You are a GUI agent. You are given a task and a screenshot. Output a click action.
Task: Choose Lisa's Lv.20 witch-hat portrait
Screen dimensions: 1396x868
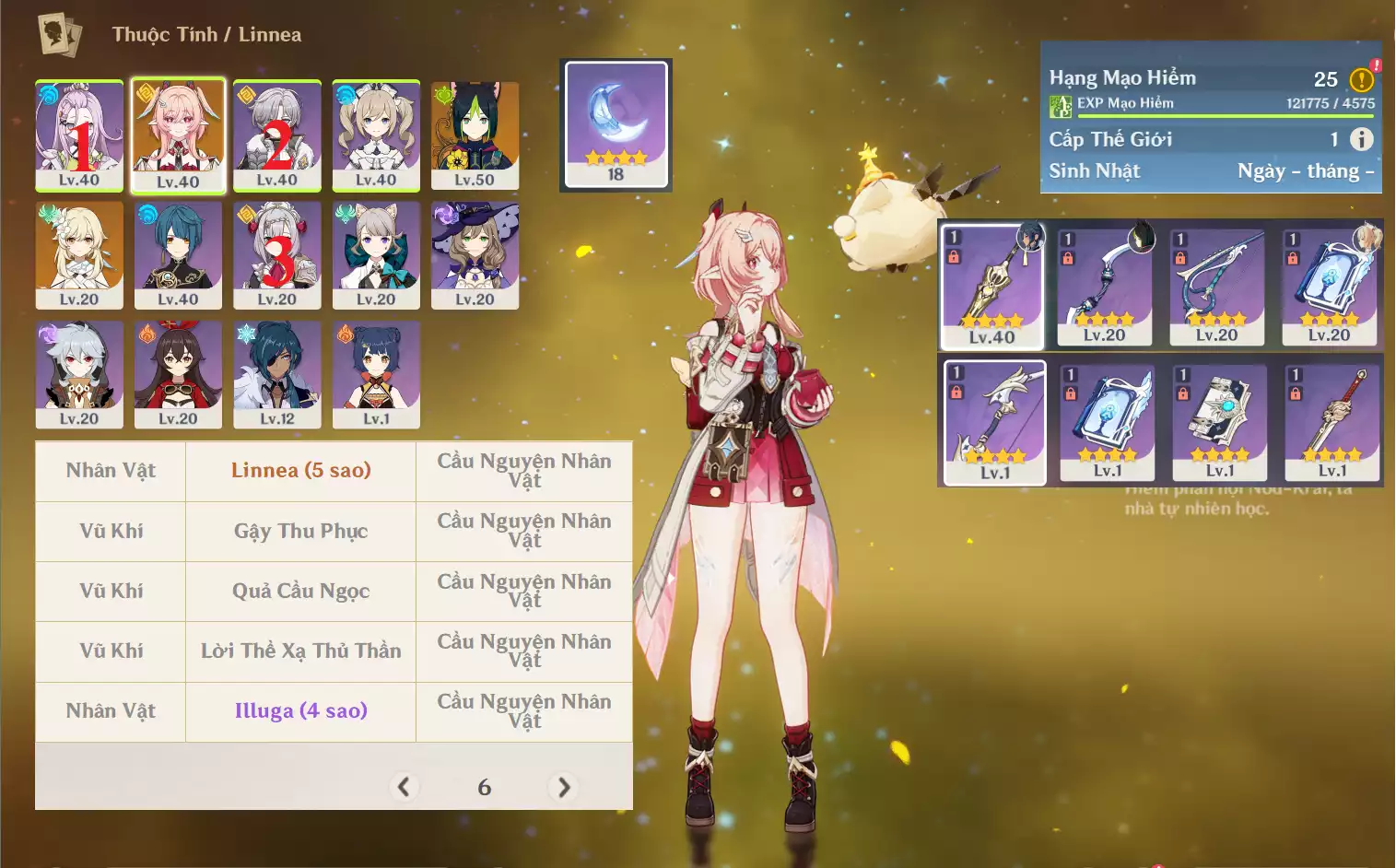(x=475, y=254)
